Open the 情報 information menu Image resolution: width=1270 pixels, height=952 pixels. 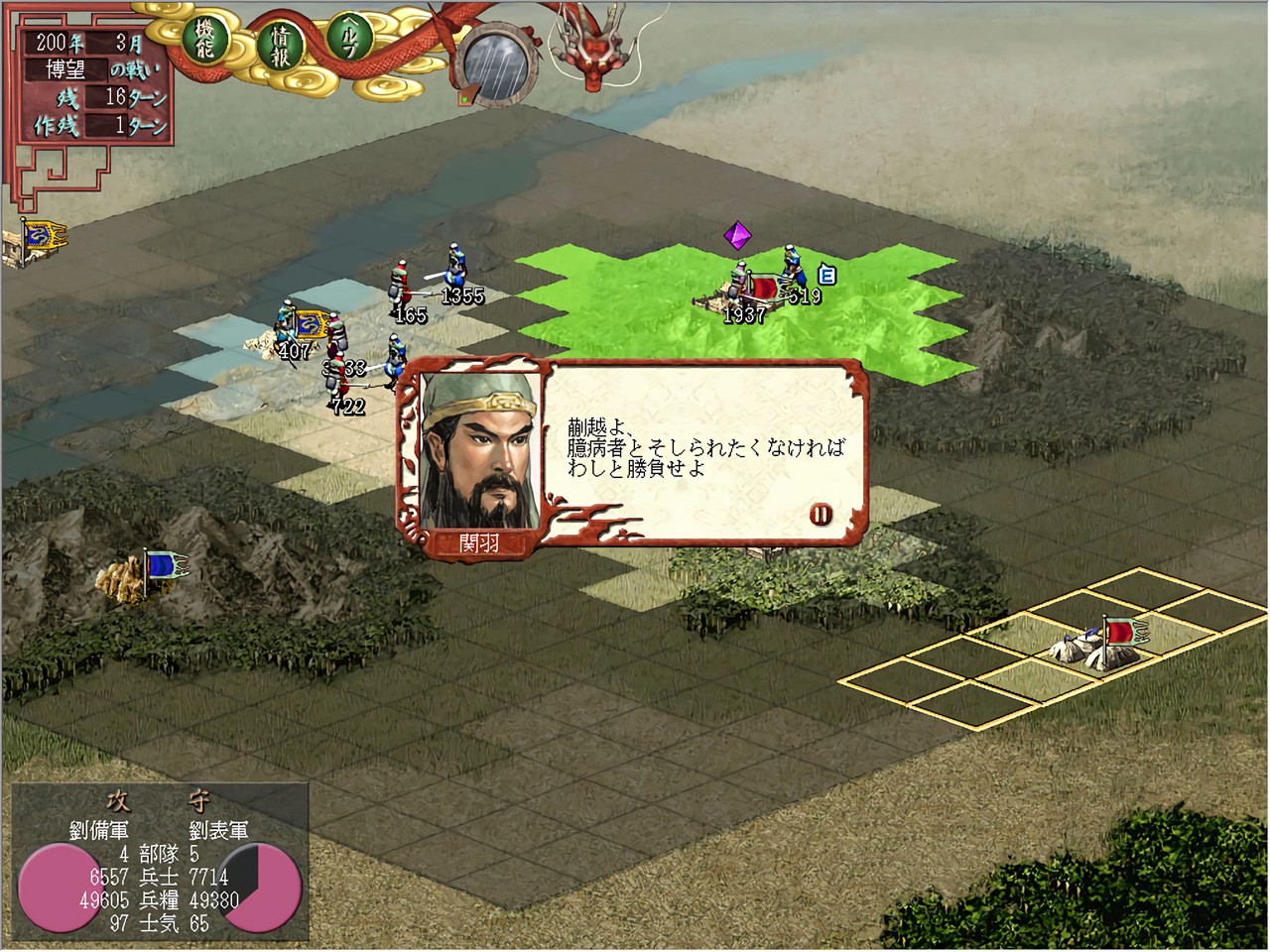[279, 46]
